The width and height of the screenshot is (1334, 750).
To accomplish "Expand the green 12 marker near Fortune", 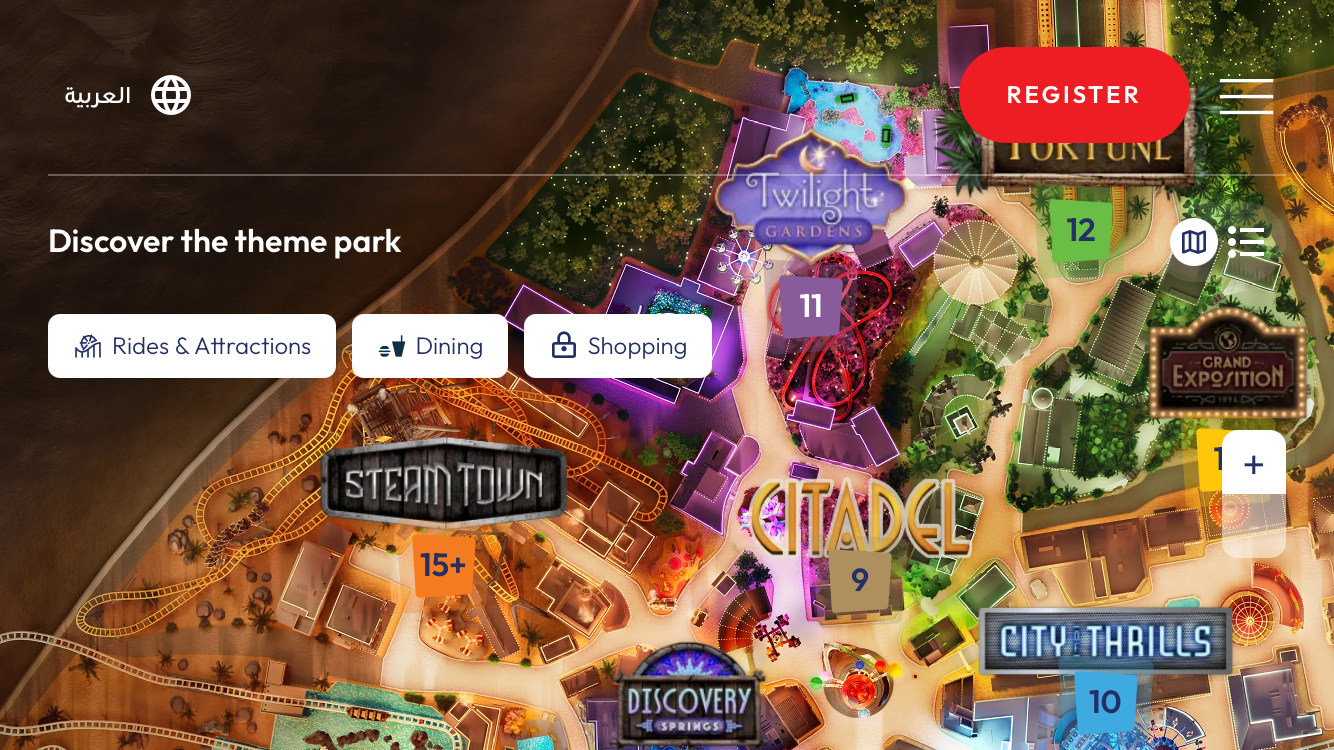I will (1080, 230).
